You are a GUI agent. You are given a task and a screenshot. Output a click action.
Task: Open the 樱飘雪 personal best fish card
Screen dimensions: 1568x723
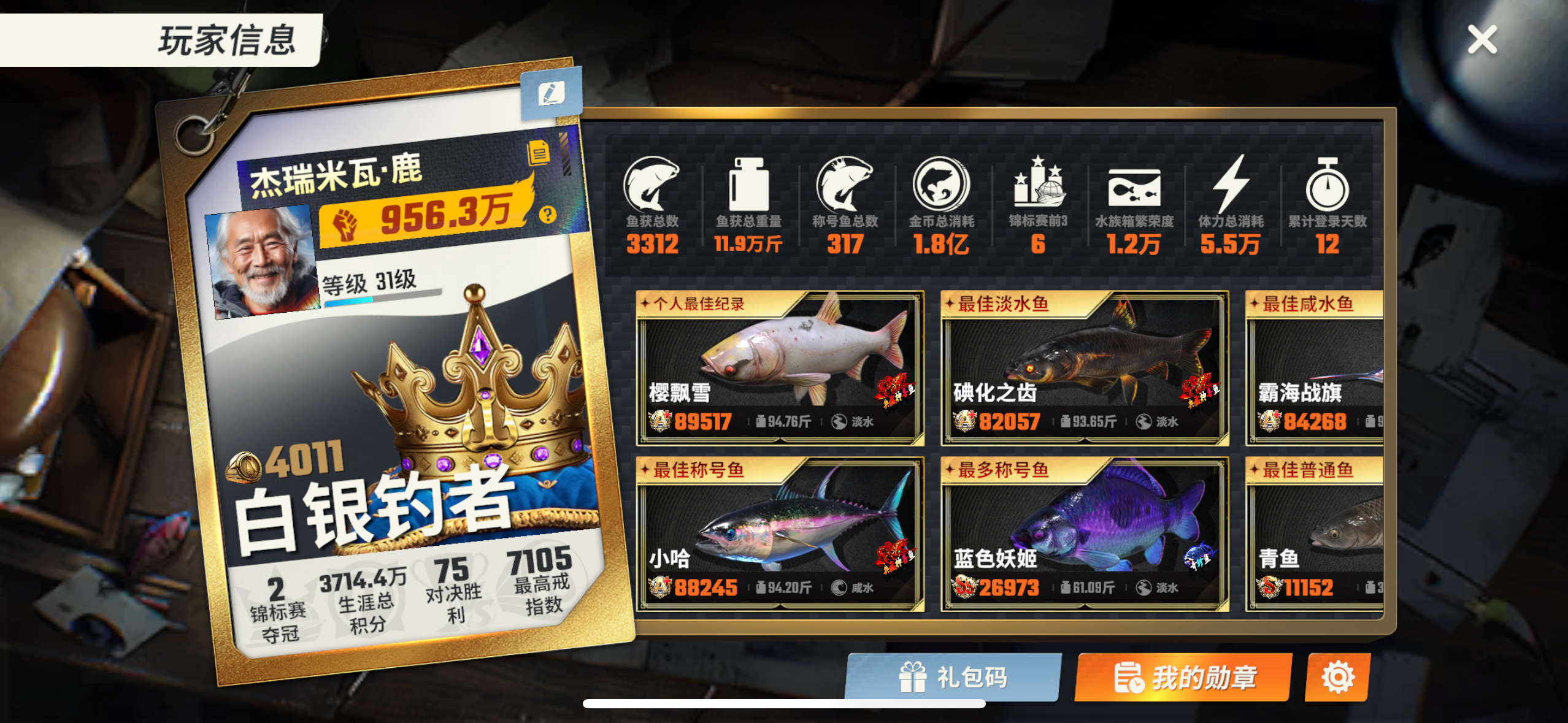click(x=780, y=368)
